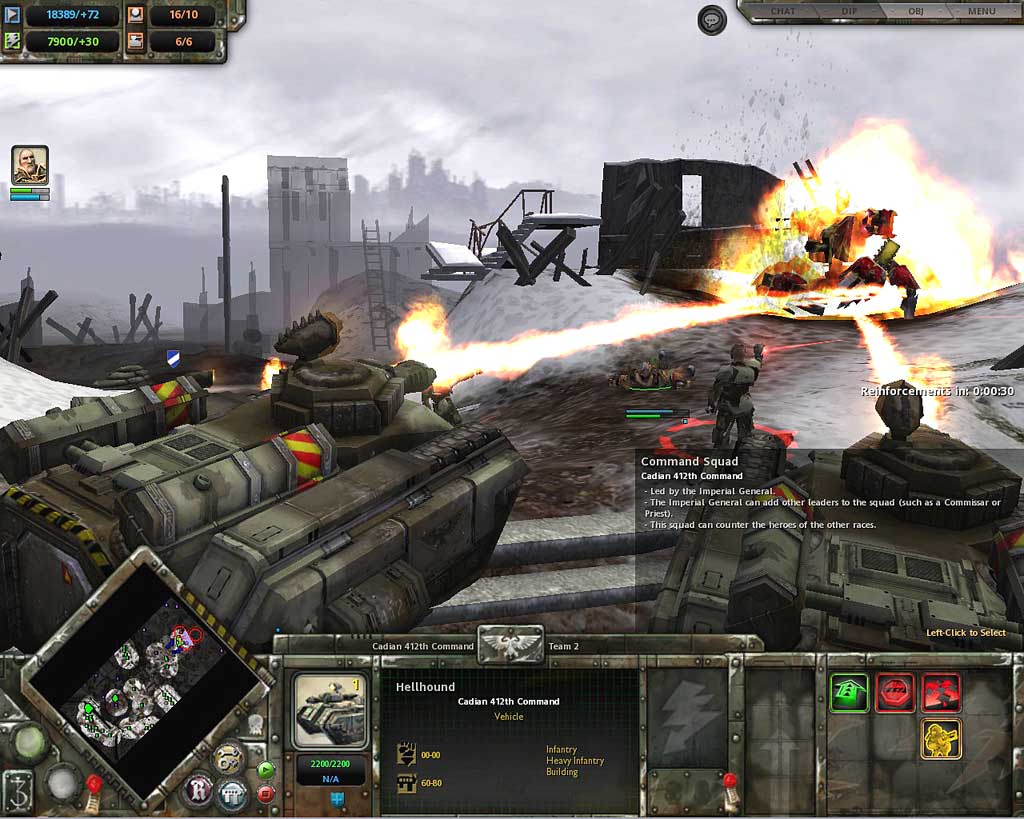
Task: Open the game MENU
Action: pos(981,11)
